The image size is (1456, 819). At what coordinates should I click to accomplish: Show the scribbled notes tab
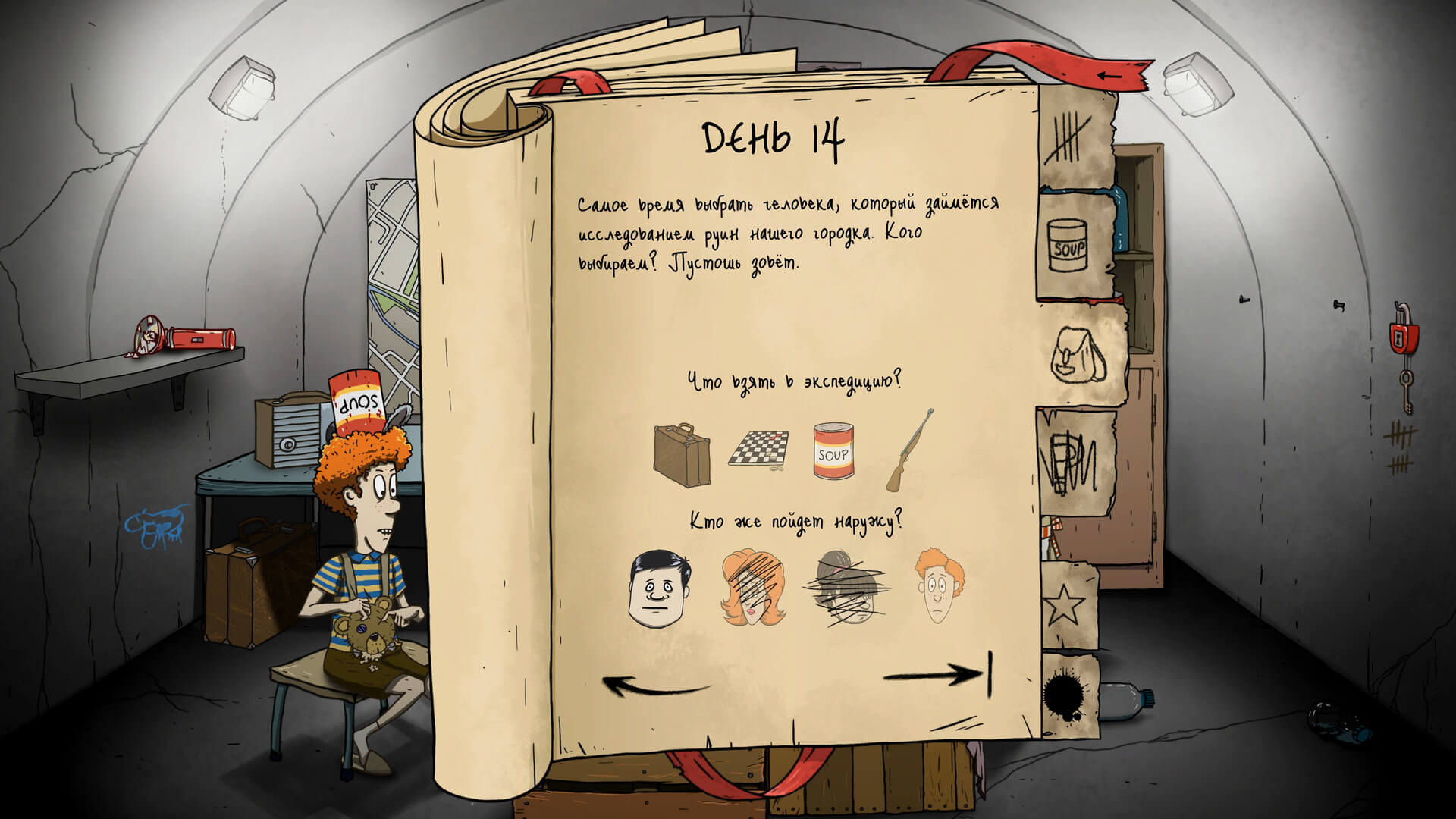[1072, 463]
